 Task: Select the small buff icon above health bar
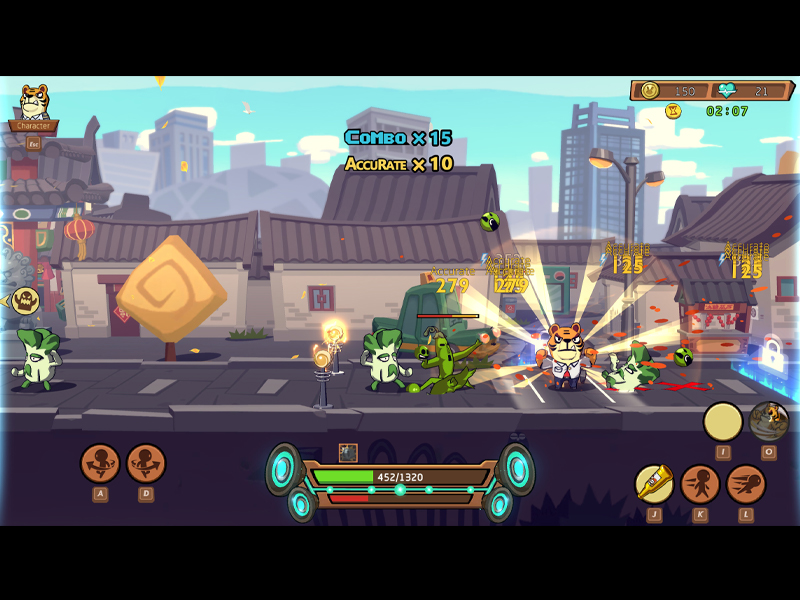(348, 453)
